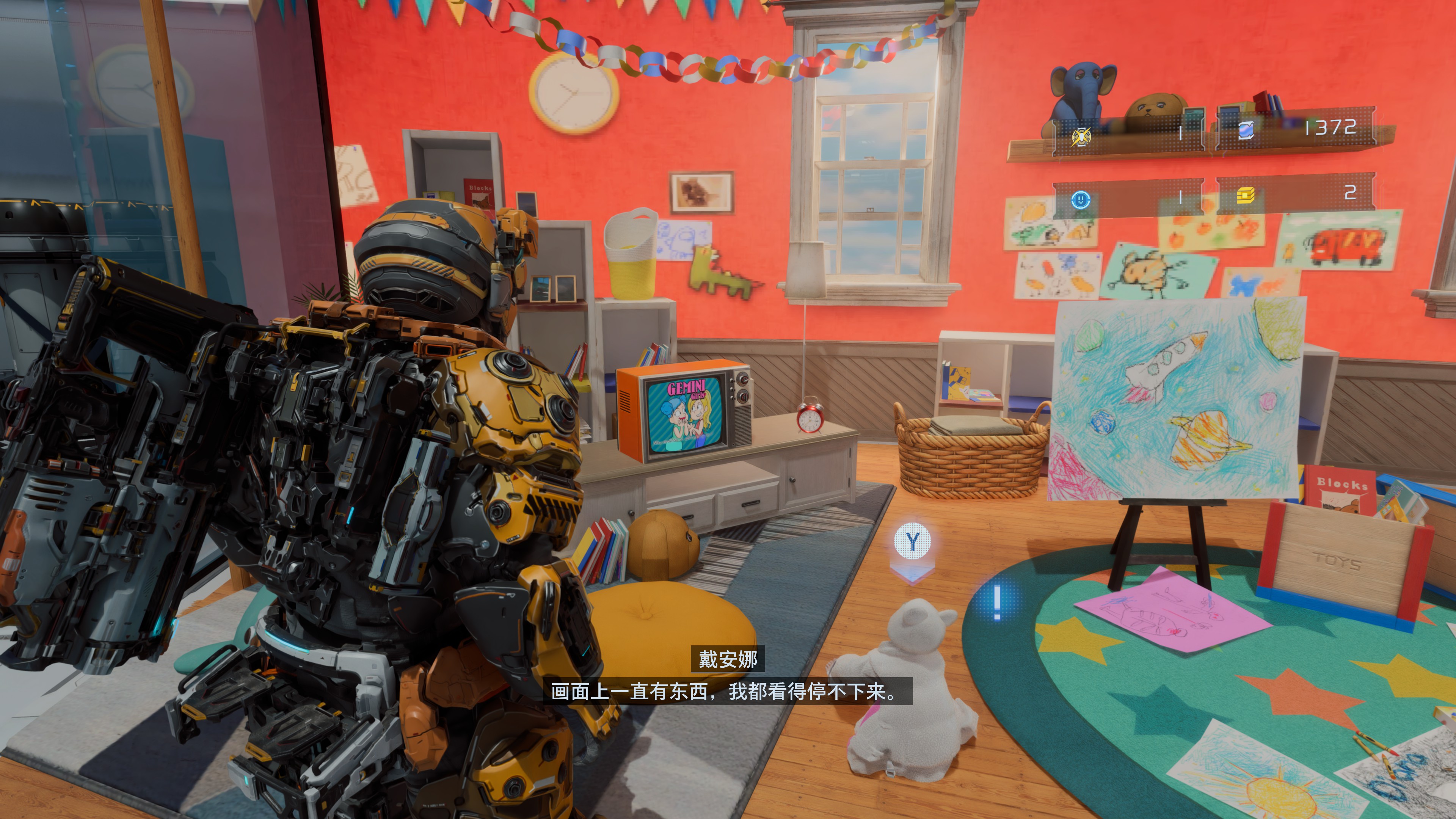Screen dimensions: 1456x819
Task: Click the blue exclamation interaction marker
Action: (997, 602)
